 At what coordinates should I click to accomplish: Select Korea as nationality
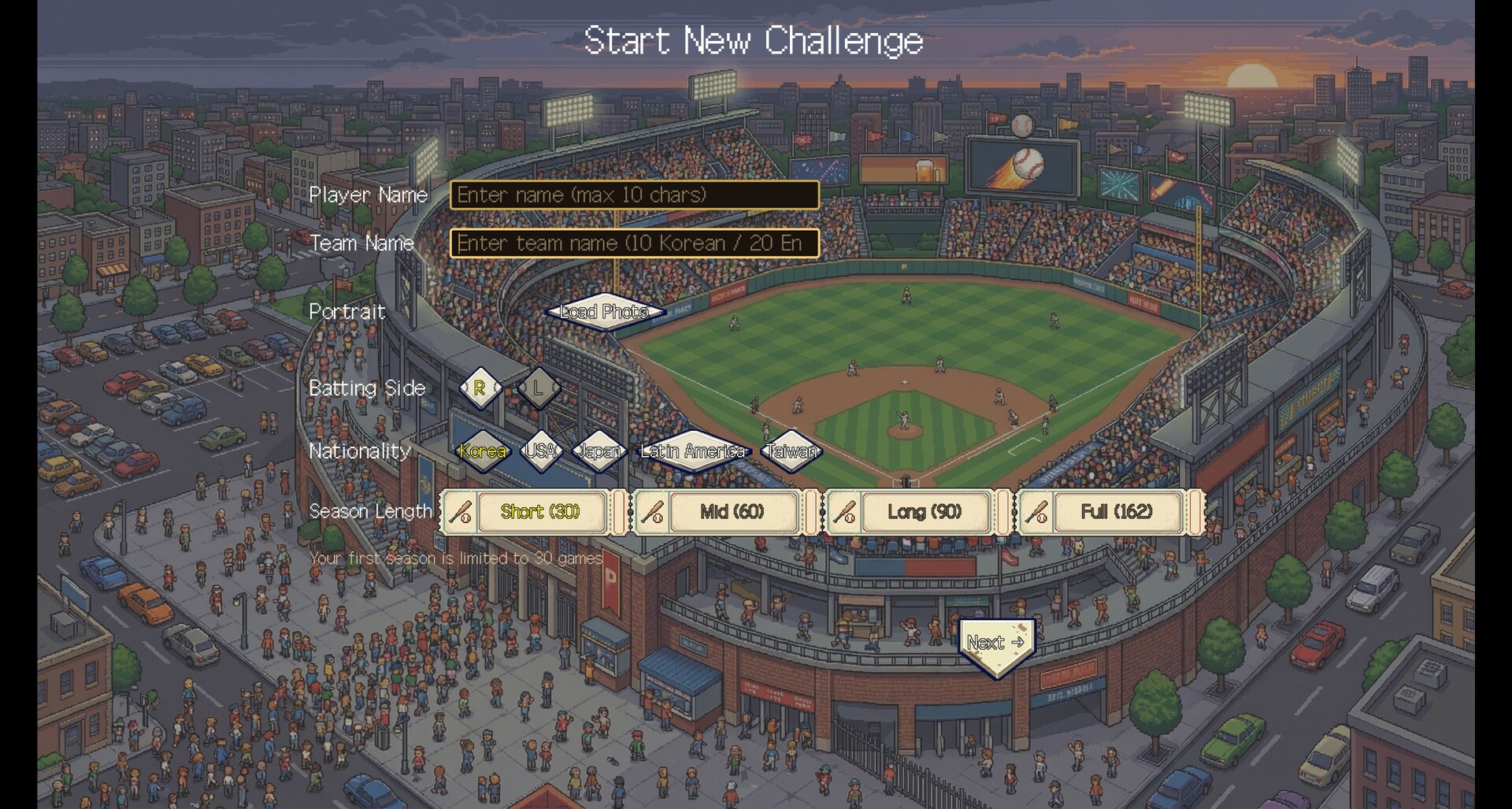click(483, 451)
